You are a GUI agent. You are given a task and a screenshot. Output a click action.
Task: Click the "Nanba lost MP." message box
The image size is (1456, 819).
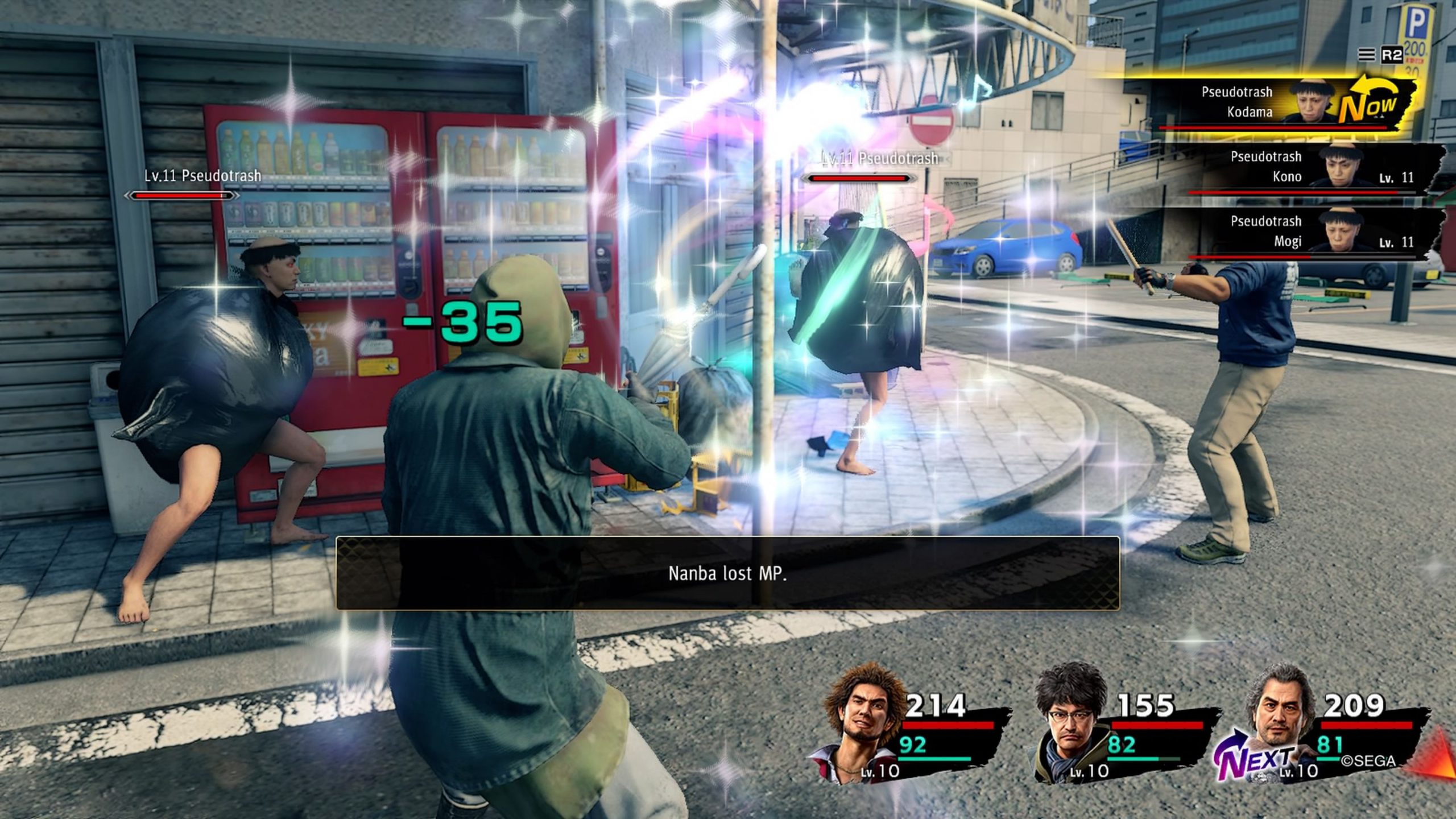click(727, 573)
